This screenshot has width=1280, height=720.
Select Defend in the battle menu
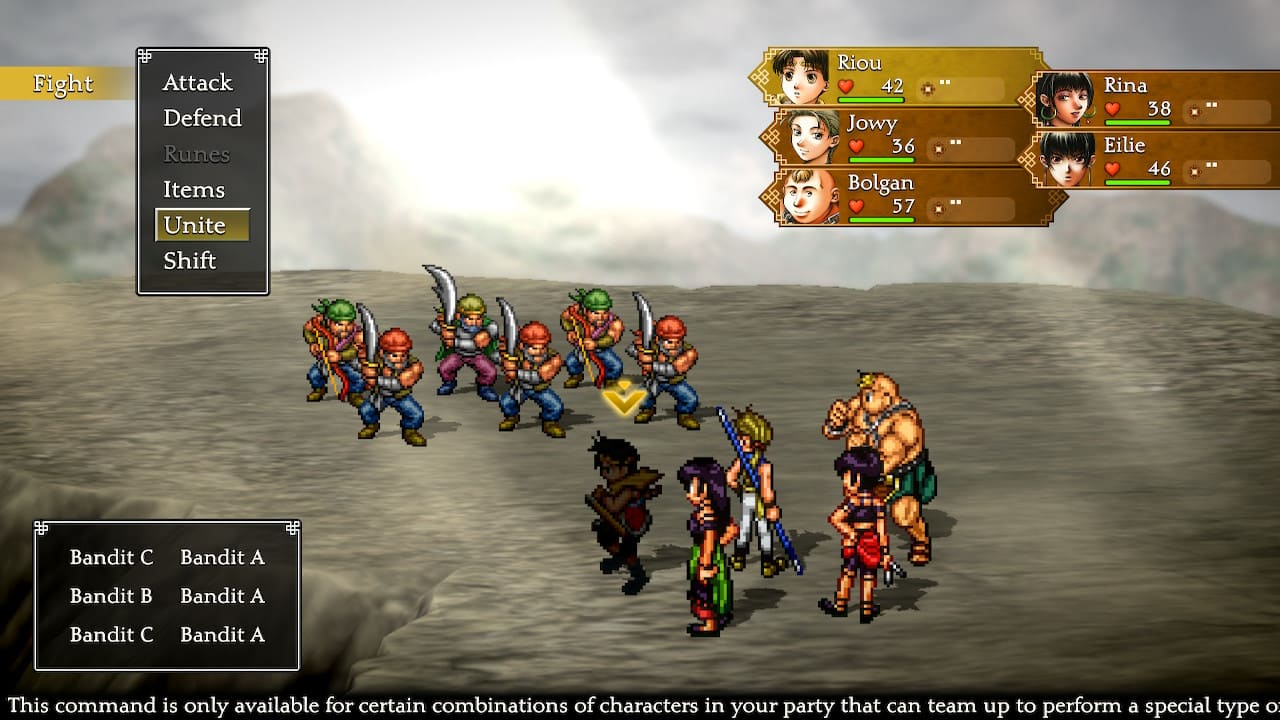click(x=202, y=118)
